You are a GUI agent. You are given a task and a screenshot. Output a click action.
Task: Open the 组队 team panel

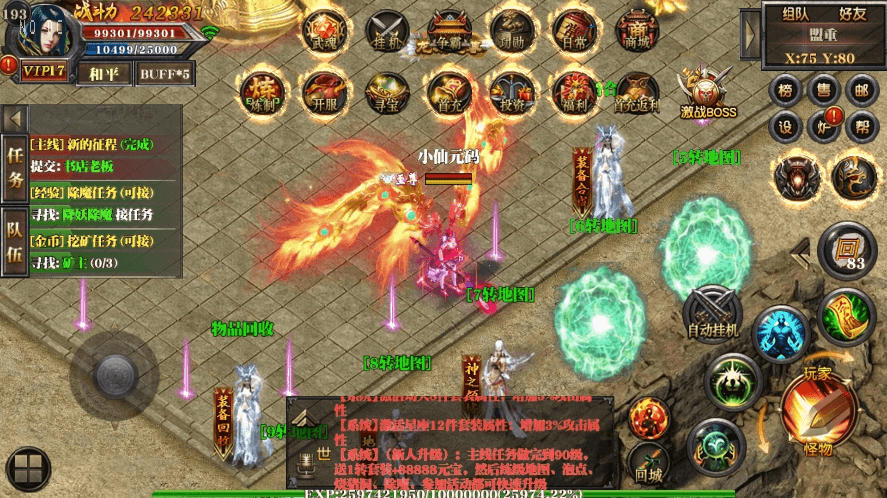(796, 14)
